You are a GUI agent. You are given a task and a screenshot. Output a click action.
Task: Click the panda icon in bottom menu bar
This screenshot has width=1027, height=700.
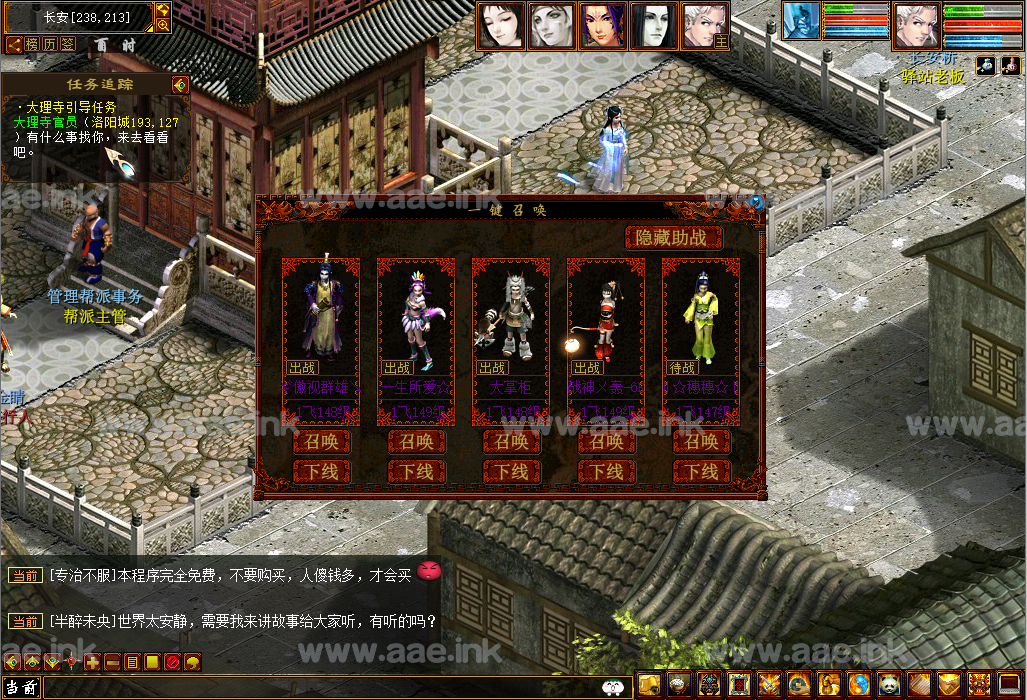click(888, 684)
